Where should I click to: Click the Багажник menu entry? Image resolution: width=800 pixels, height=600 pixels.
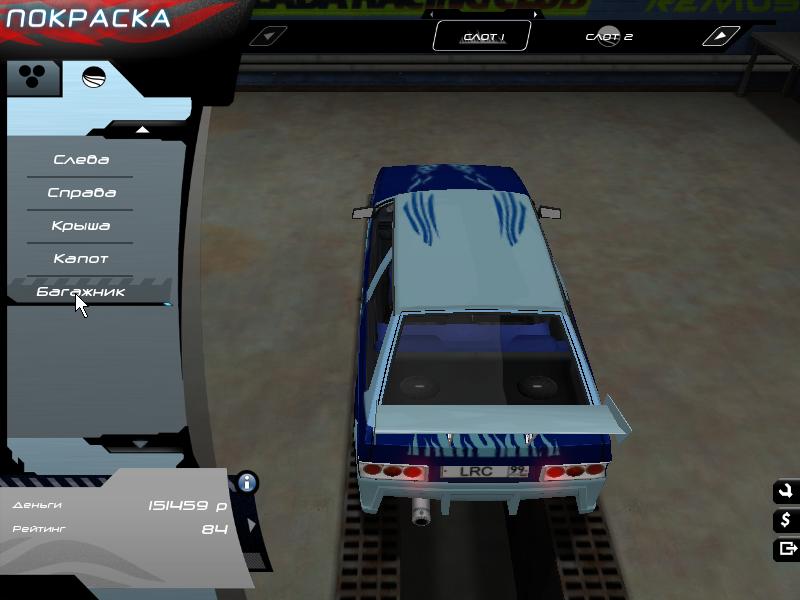(81, 292)
